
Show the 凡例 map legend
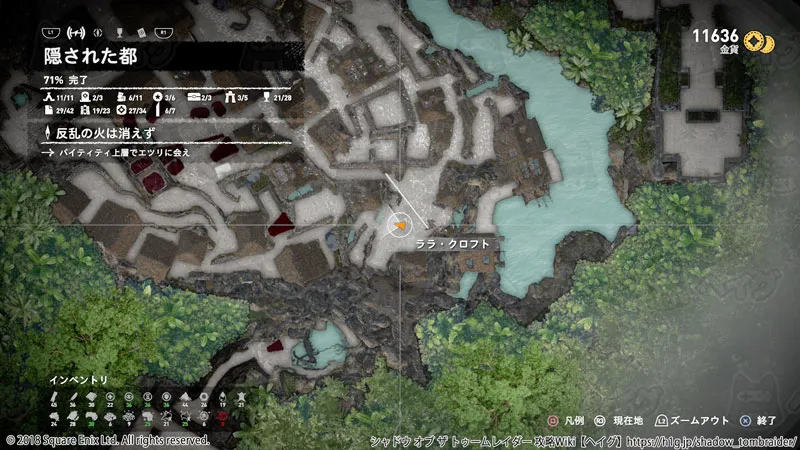565,422
